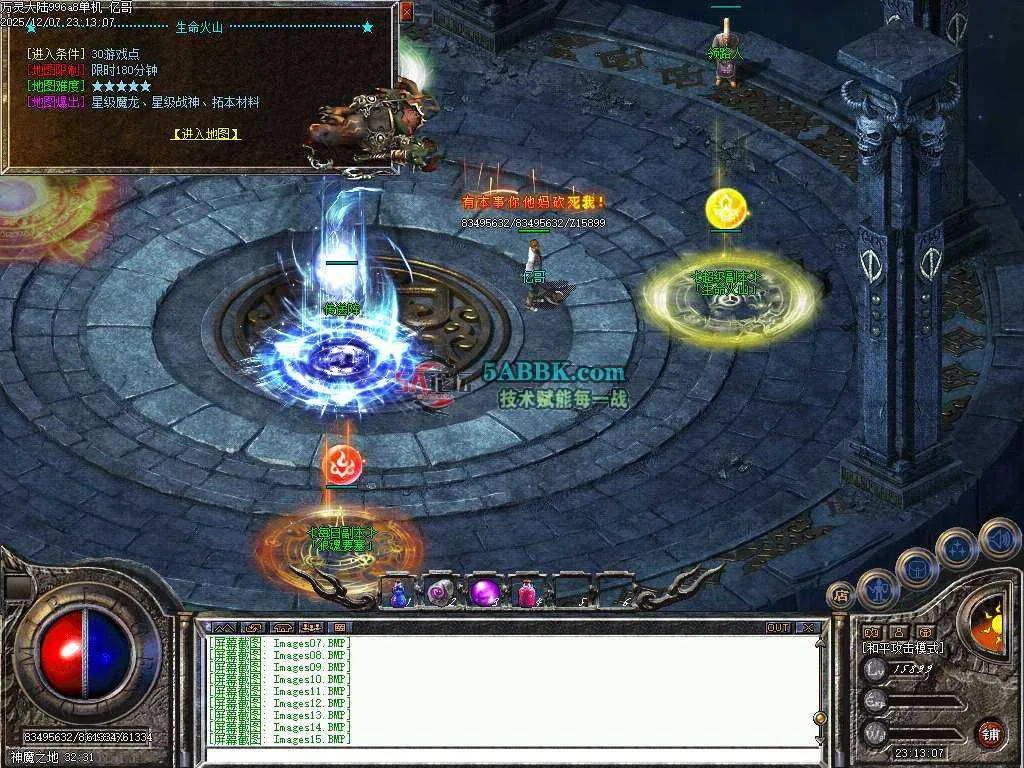Click the OUT button on the chat bar
The height and width of the screenshot is (768, 1024).
pyautogui.click(x=778, y=628)
